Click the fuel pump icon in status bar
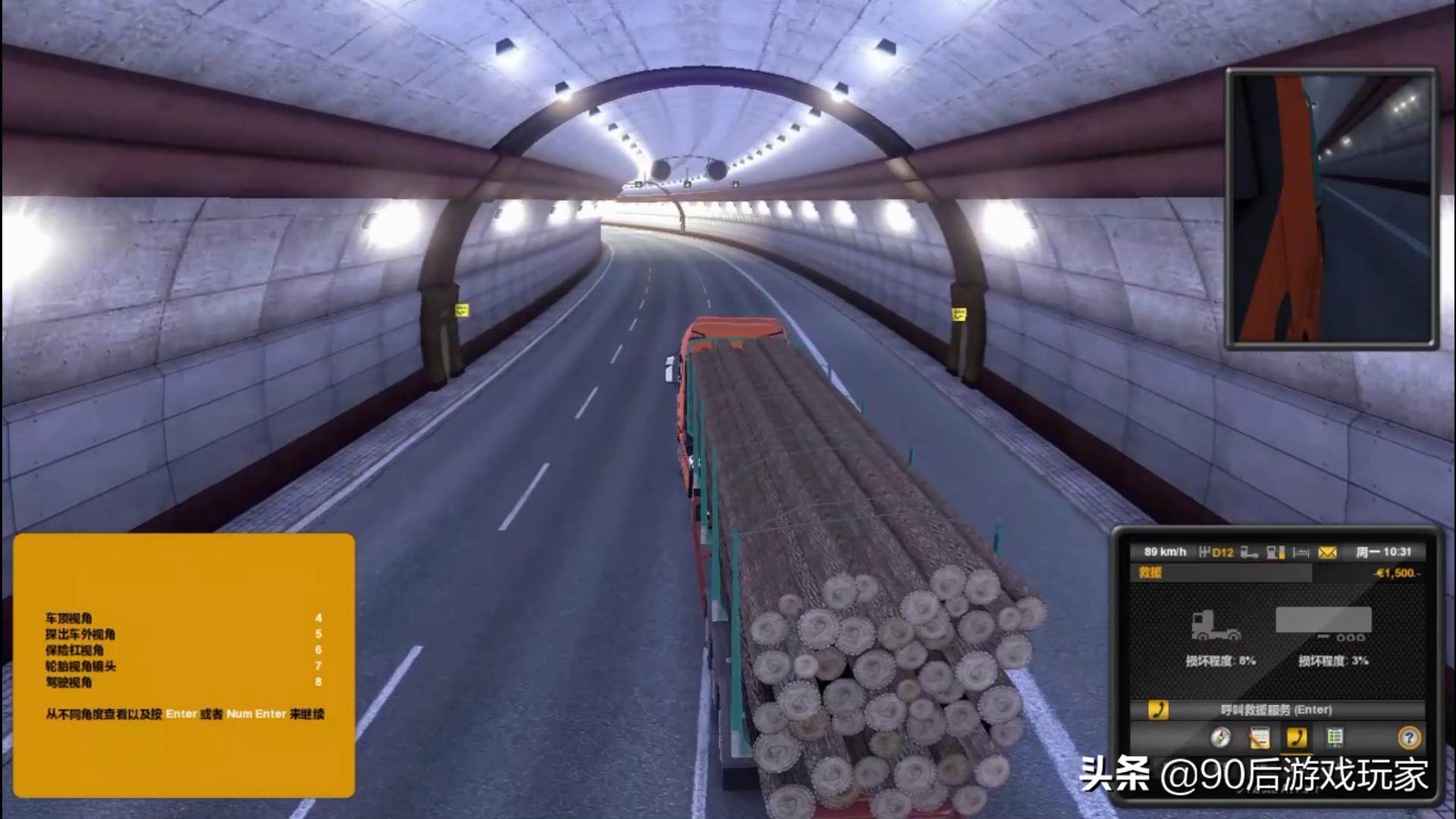The image size is (1456, 819). 1272,552
